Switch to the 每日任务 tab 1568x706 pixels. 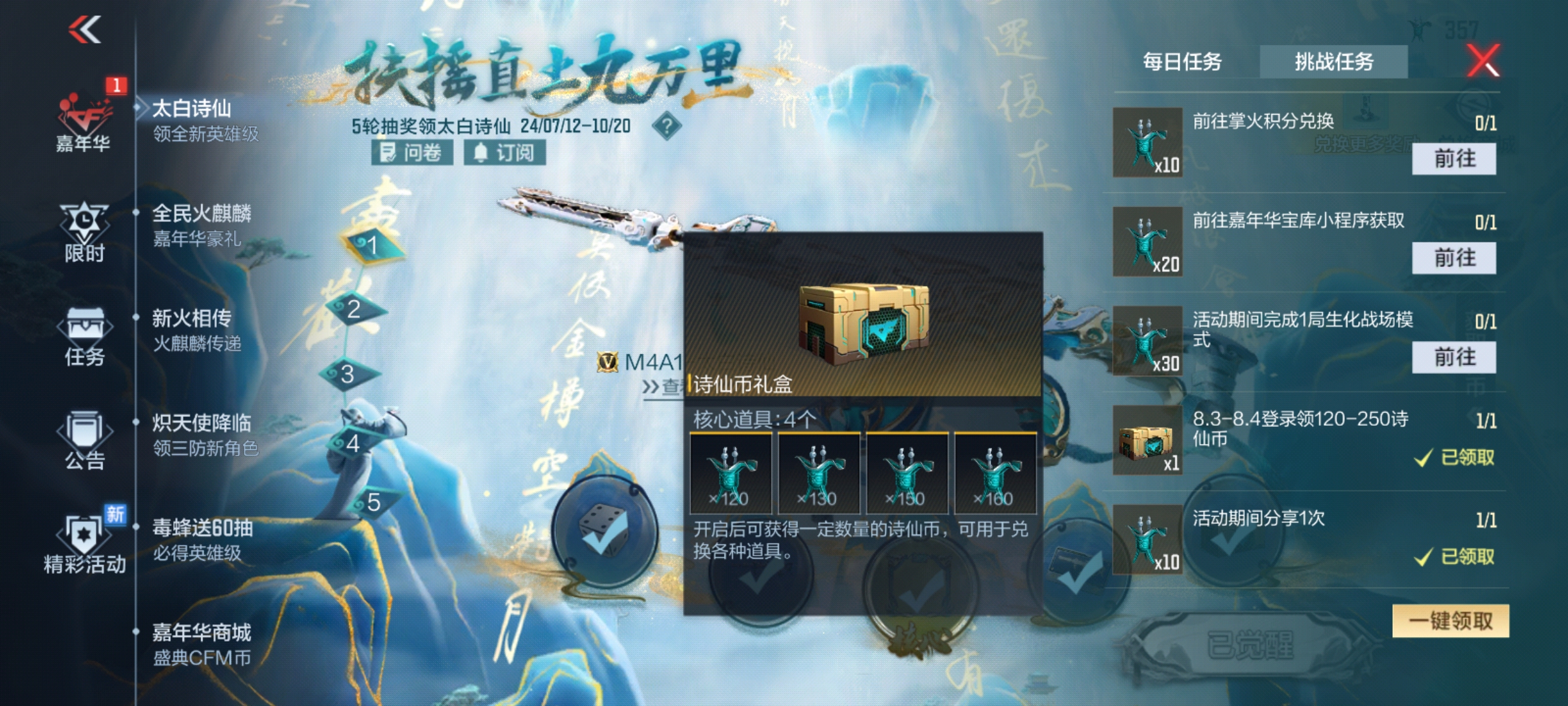coord(1184,61)
